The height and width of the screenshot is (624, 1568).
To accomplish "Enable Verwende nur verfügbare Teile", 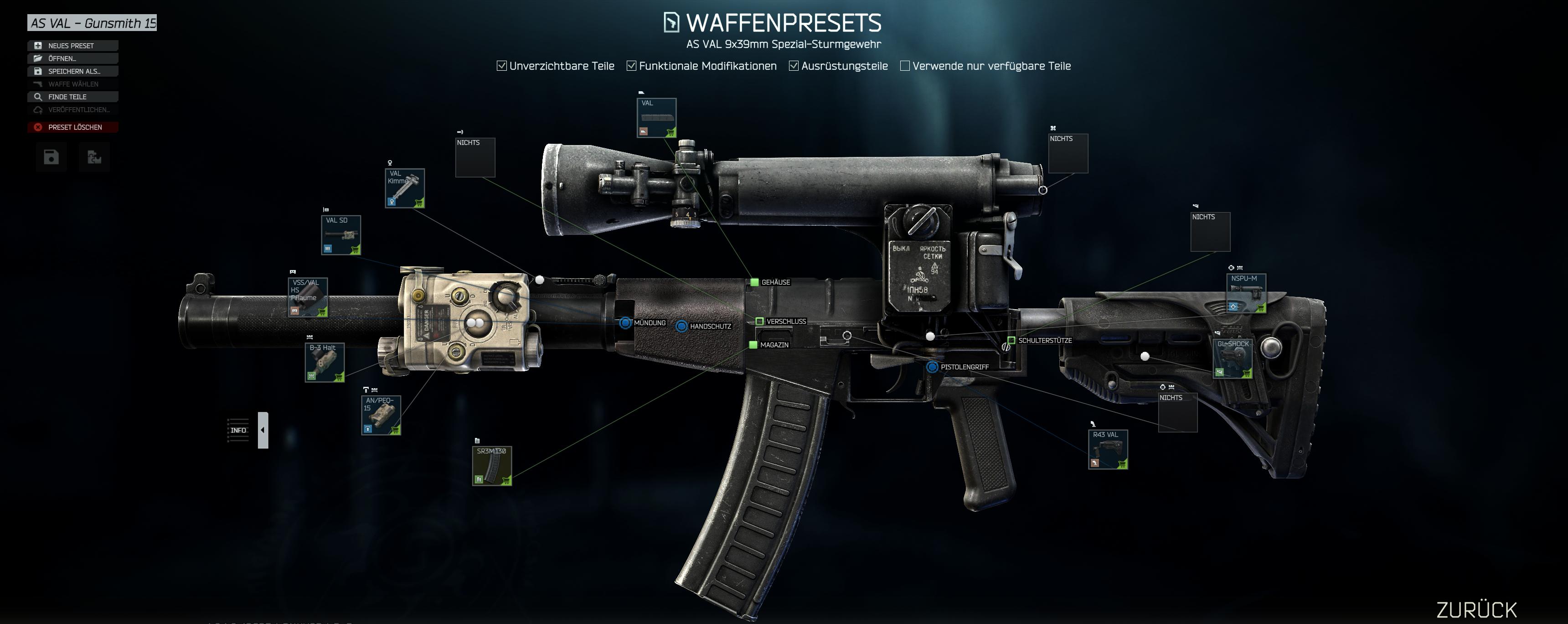I will click(905, 66).
